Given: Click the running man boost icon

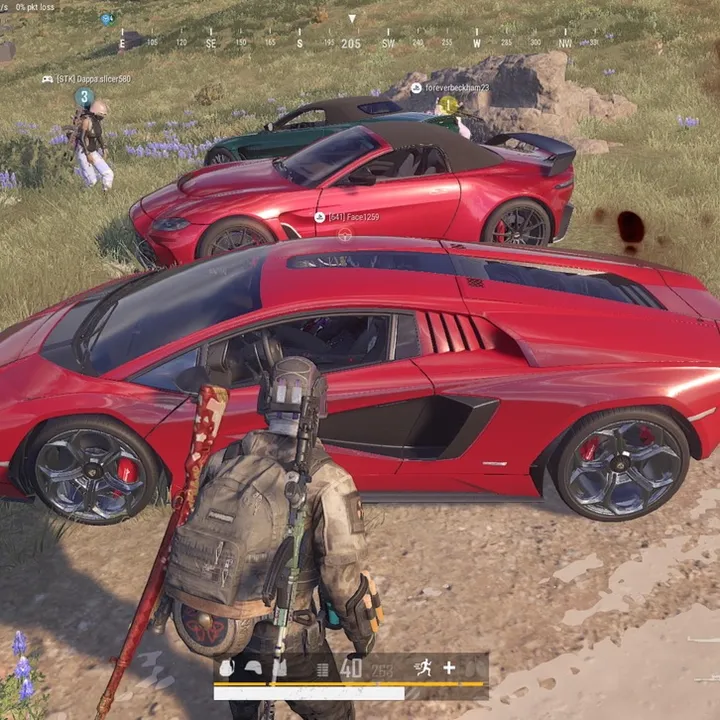Looking at the screenshot, I should [x=424, y=668].
